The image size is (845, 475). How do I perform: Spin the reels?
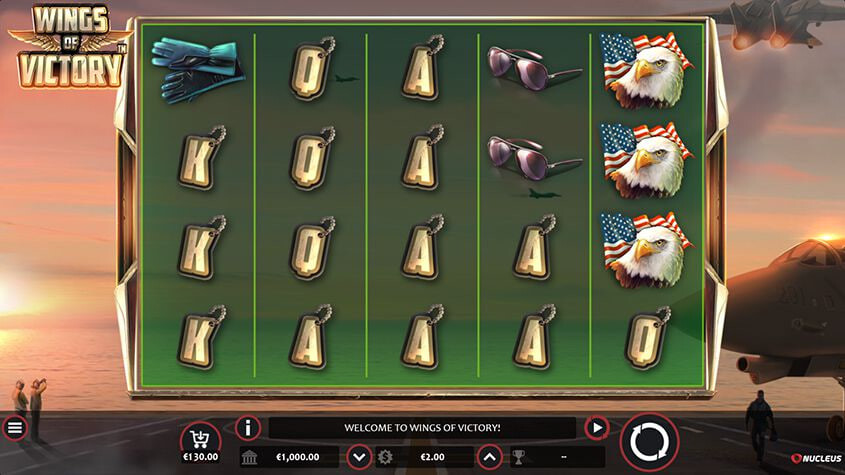[x=649, y=442]
